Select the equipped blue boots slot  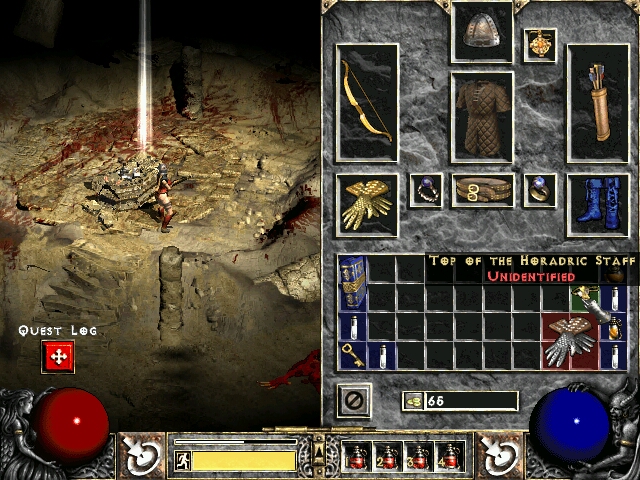tap(598, 205)
